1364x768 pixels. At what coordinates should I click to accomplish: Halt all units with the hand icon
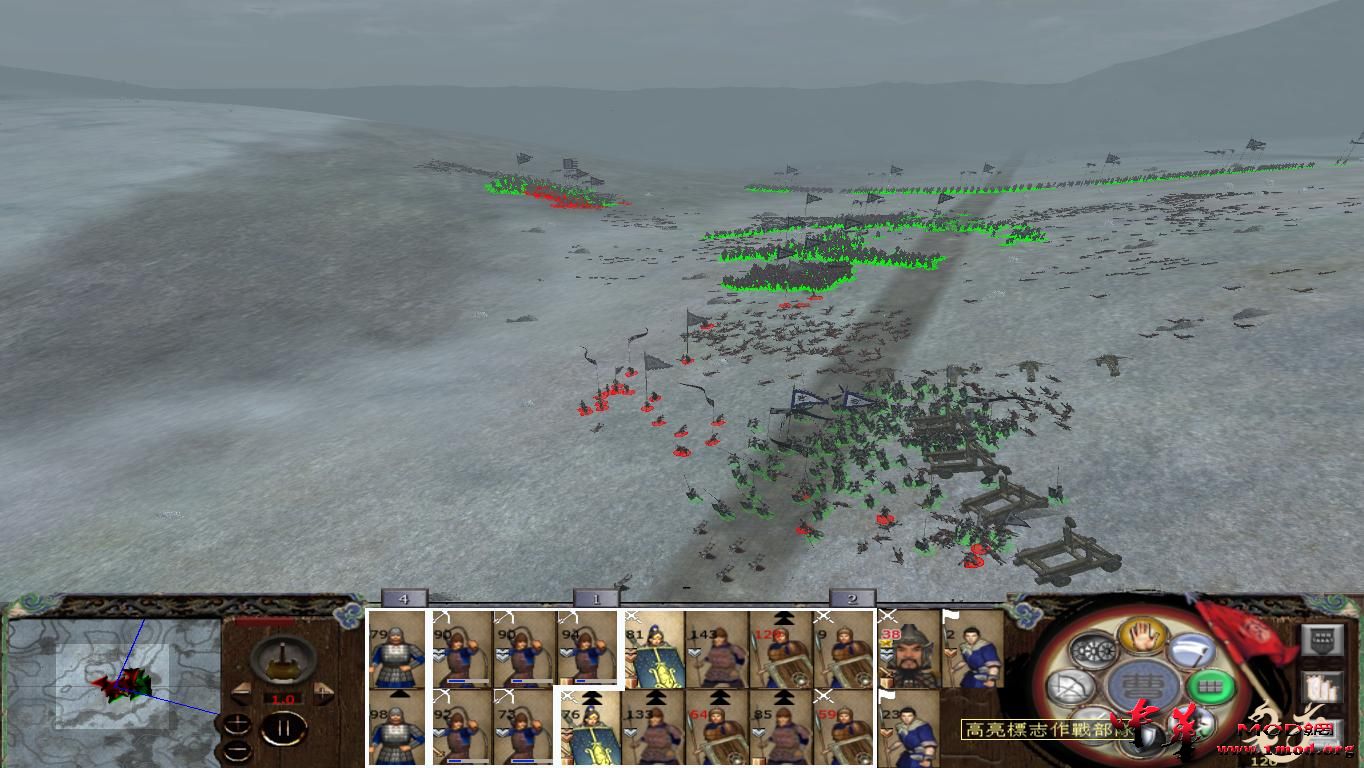point(1141,638)
